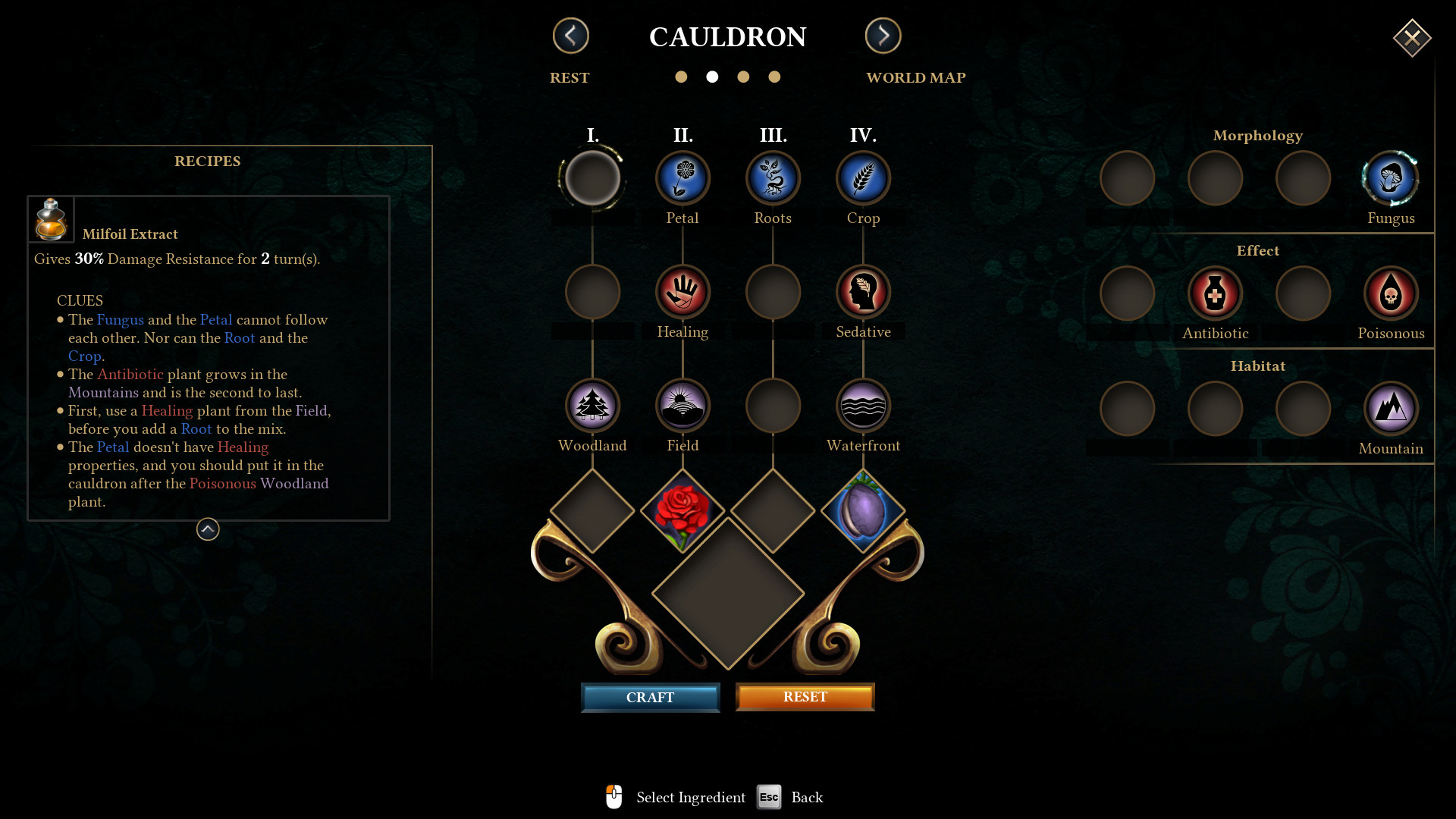Select the Field habitat icon in column II
The width and height of the screenshot is (1456, 819).
682,405
